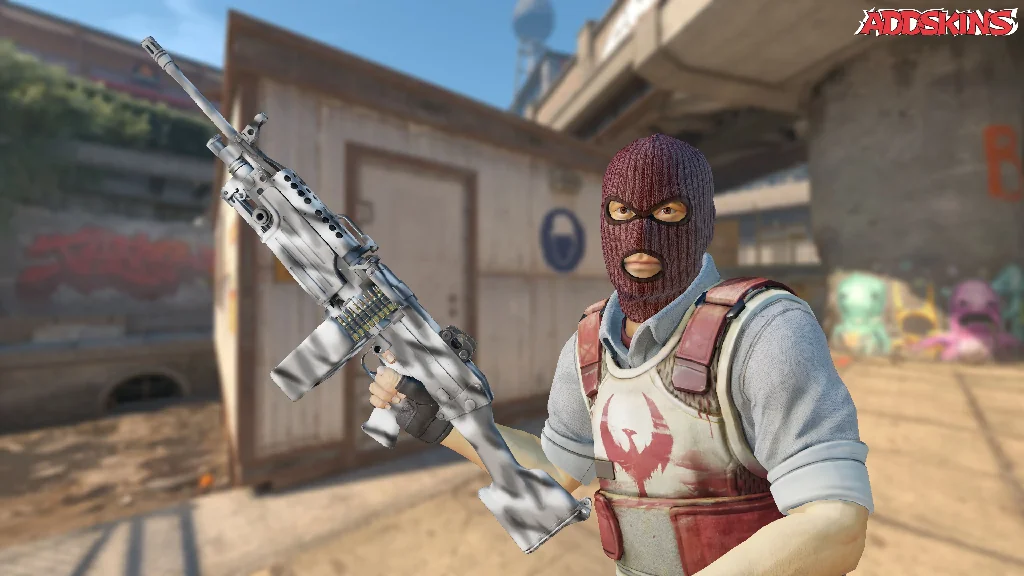This screenshot has height=576, width=1024.
Task: Click the ADDSKINS logo
Action: coord(936,22)
